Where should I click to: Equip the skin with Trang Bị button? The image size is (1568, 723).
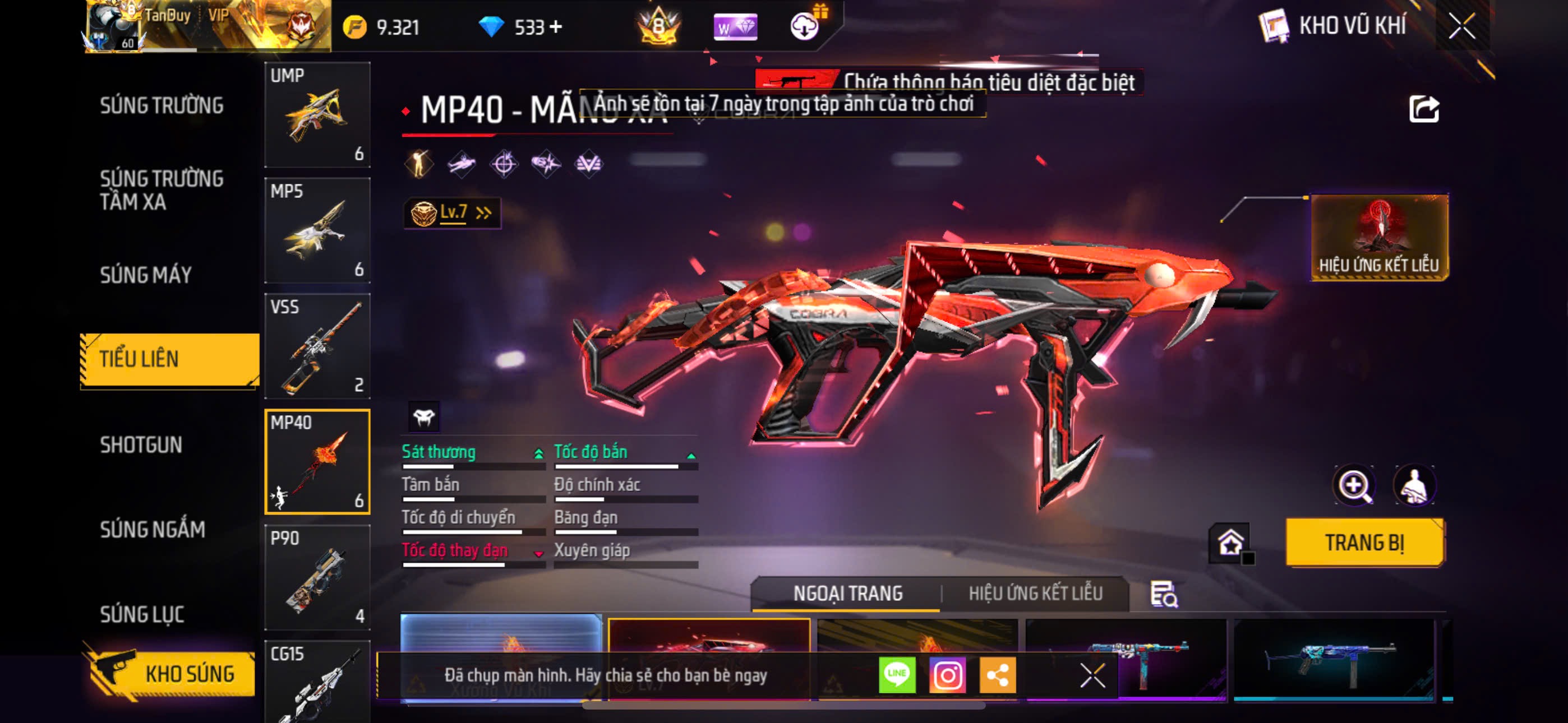(x=1364, y=543)
